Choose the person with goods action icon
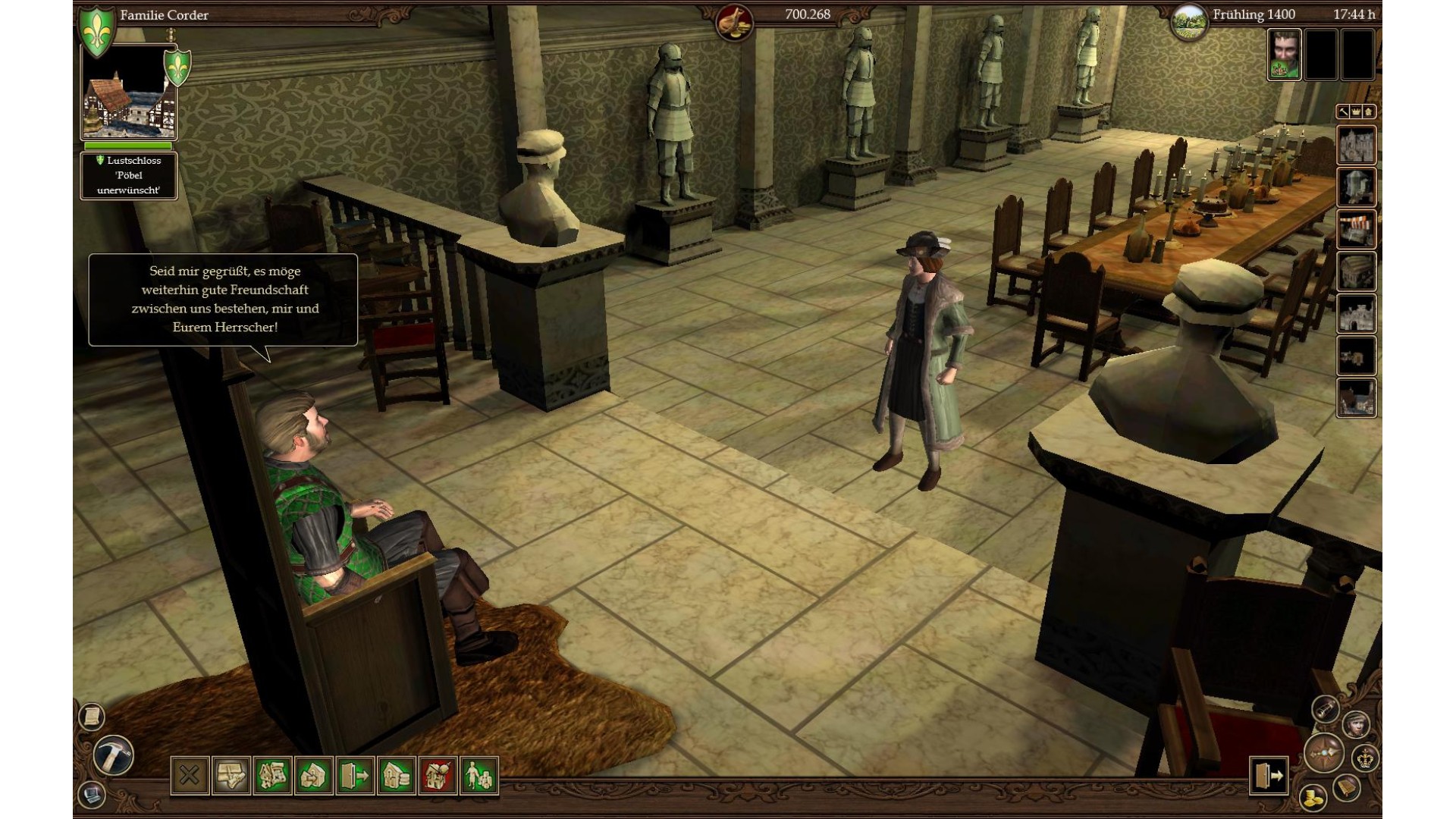Image resolution: width=1456 pixels, height=819 pixels. pyautogui.click(x=479, y=776)
